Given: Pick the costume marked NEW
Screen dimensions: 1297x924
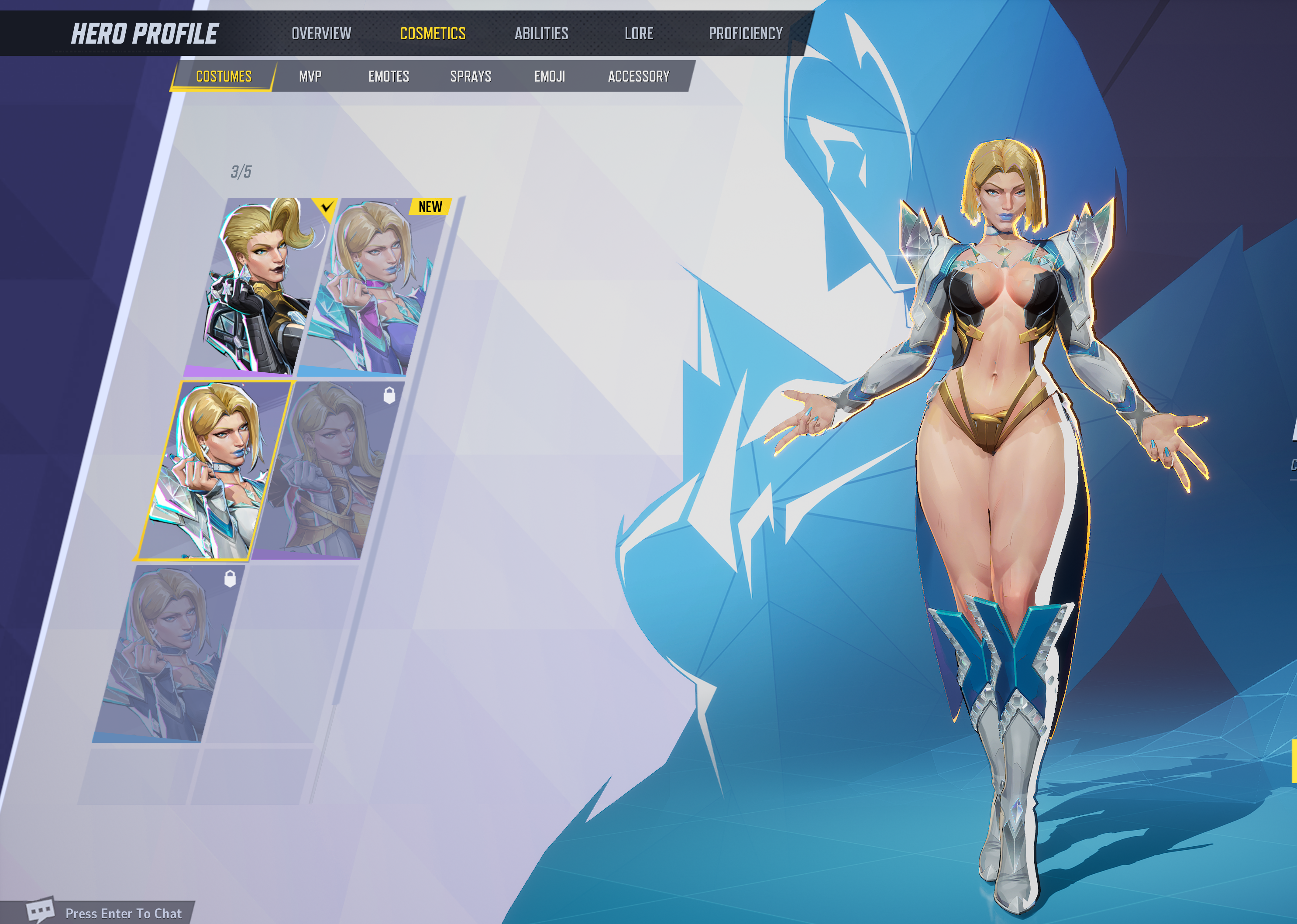Looking at the screenshot, I should pyautogui.click(x=373, y=287).
